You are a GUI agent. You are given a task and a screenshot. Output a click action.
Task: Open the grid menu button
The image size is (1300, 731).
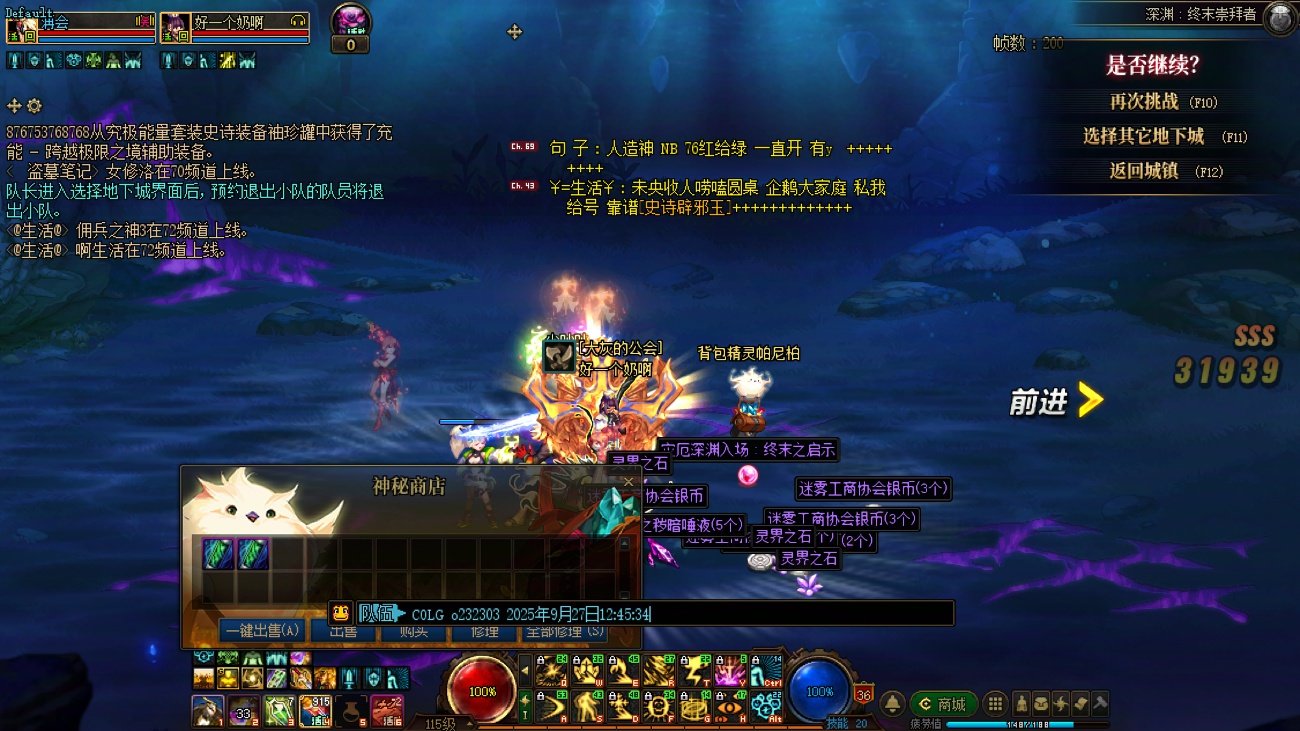coord(995,704)
